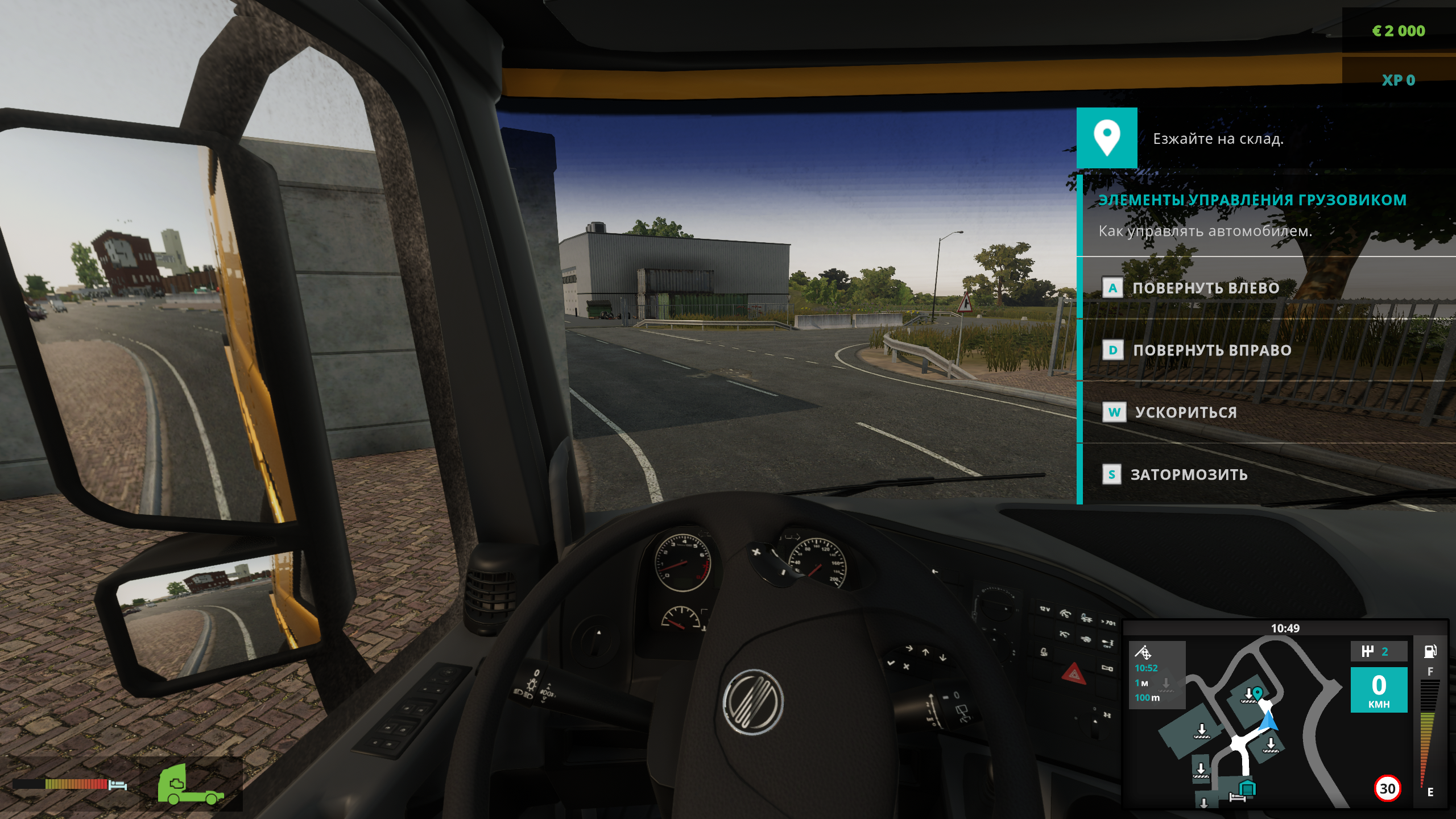Viewport: 1456px width, 819px height.
Task: Open the "Езжайте на склад" objective tracker
Action: 1218,139
